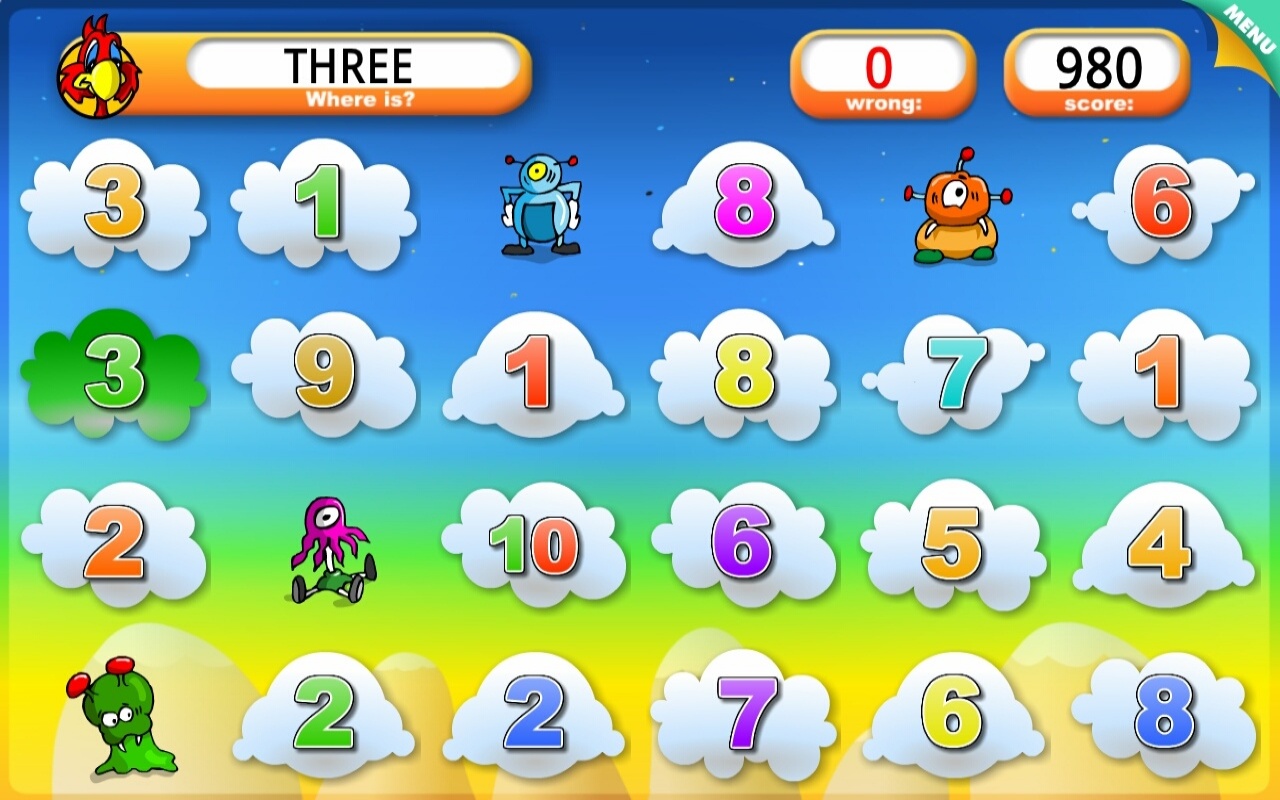Click the cloud with number 9
This screenshot has width=1280, height=800.
pos(325,375)
